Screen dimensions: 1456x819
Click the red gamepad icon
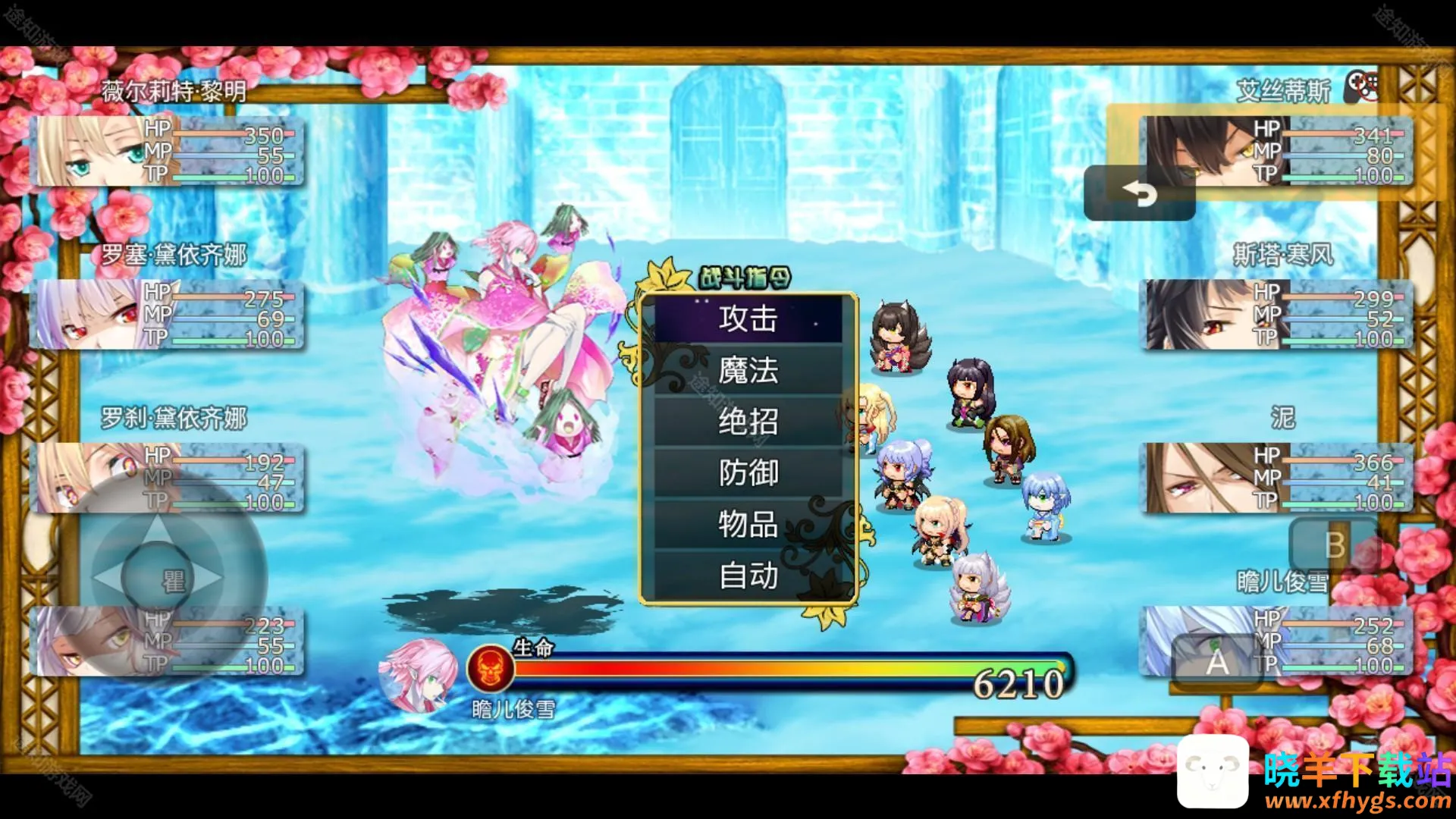tap(1362, 86)
